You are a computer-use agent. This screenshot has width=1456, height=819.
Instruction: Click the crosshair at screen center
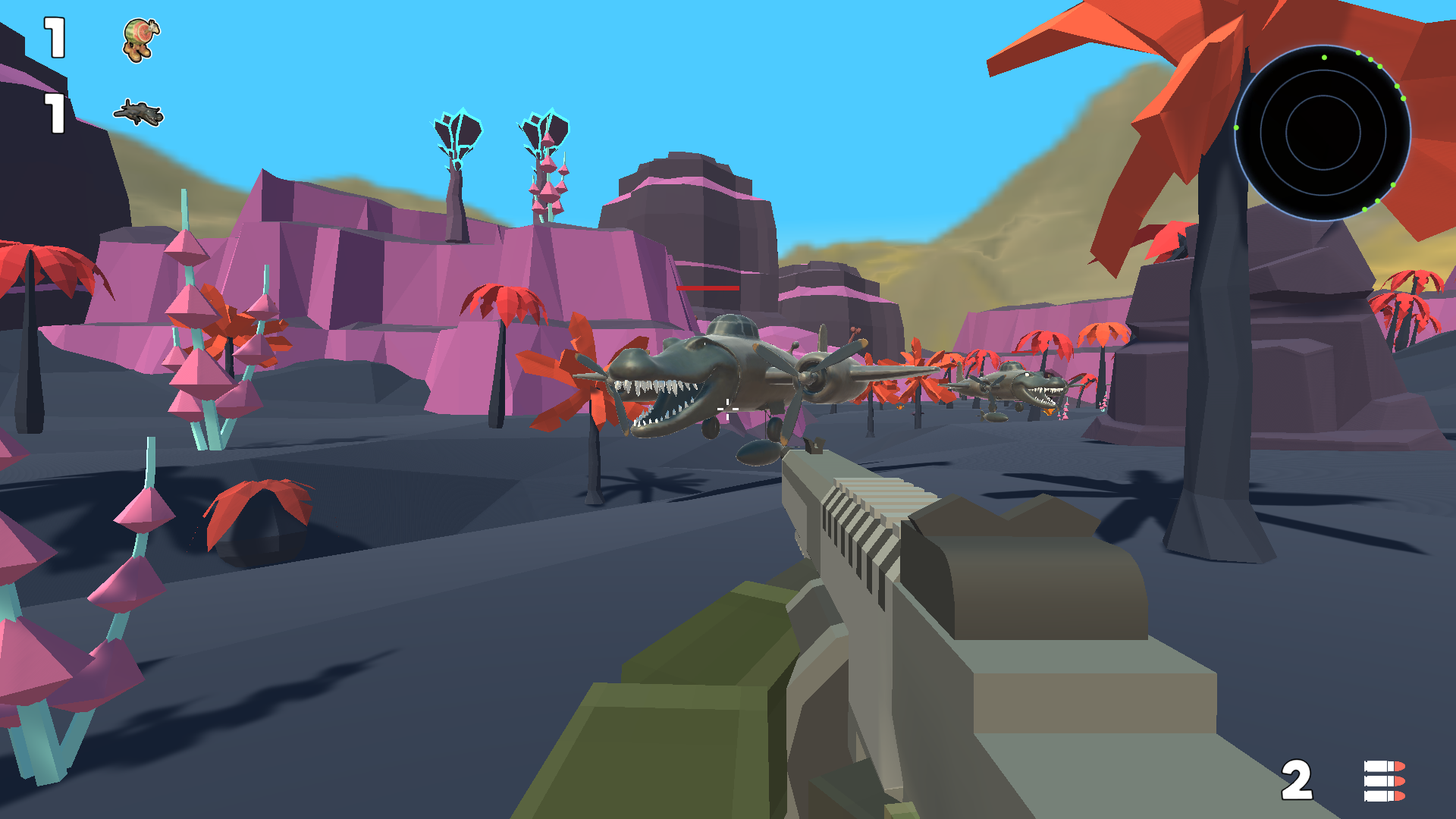click(x=728, y=409)
